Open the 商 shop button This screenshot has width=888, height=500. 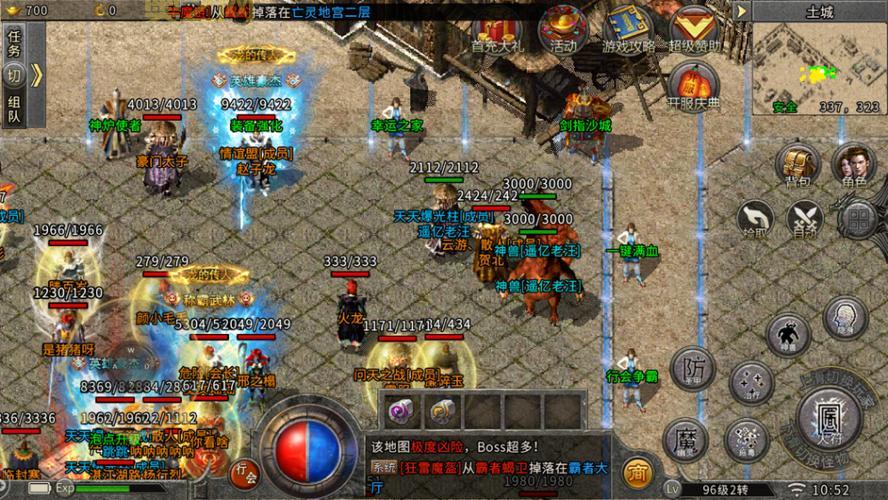click(x=635, y=471)
